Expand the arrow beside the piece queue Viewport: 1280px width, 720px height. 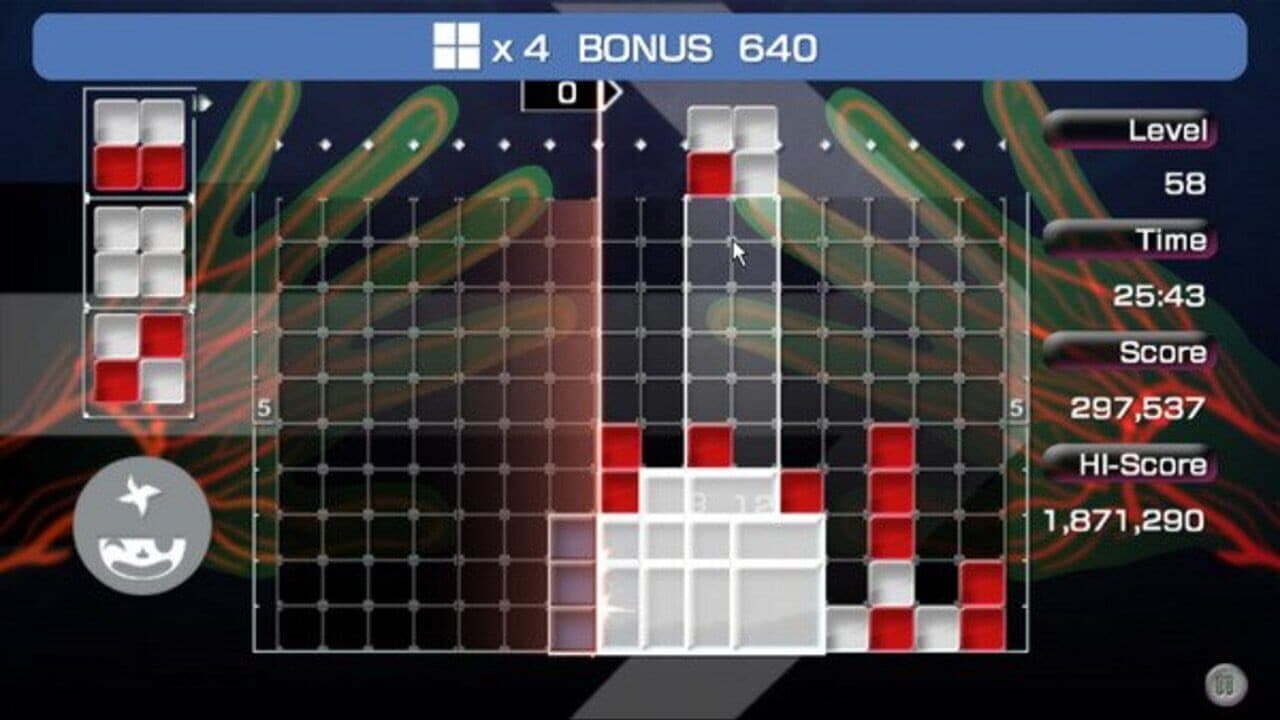204,100
